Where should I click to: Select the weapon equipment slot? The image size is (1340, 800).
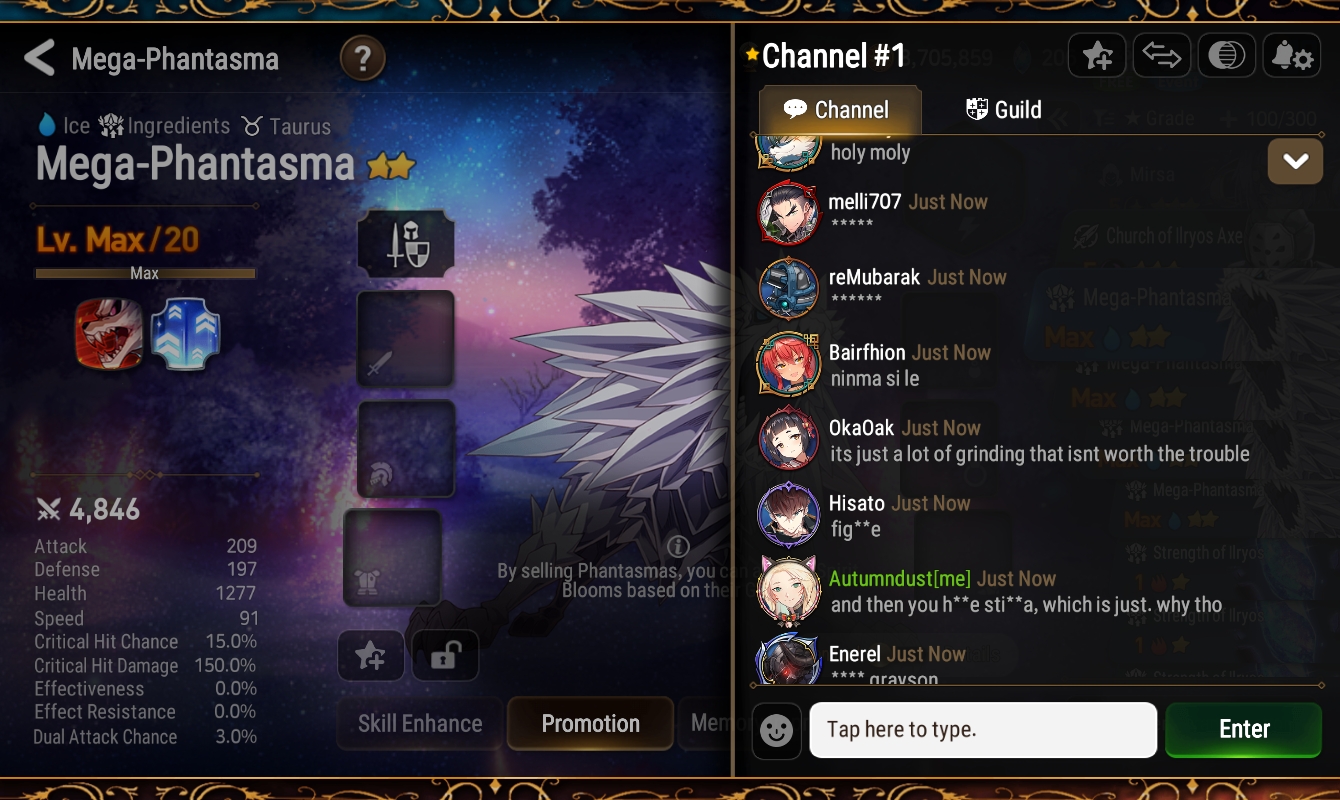[406, 337]
